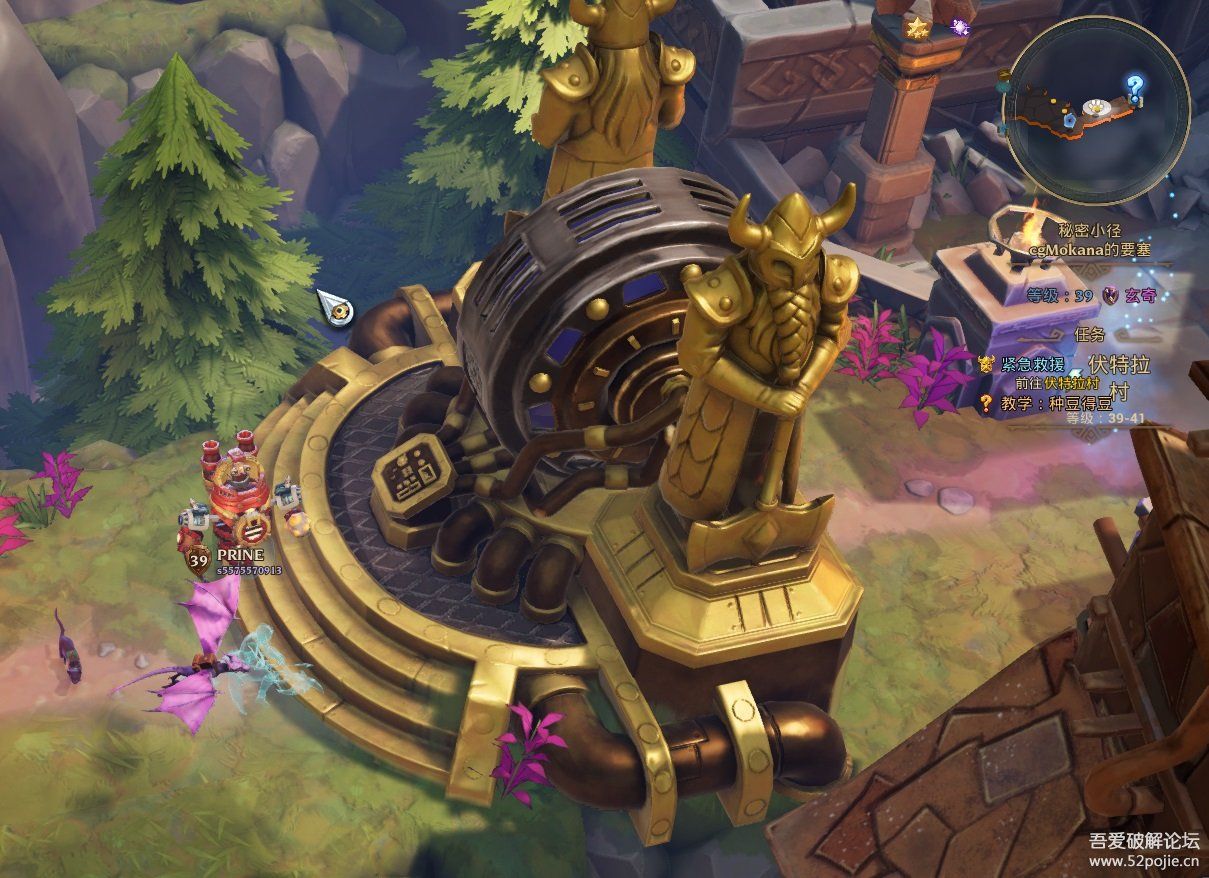This screenshot has width=1209, height=878.
Task: Open the circular minimap
Action: 1098,108
